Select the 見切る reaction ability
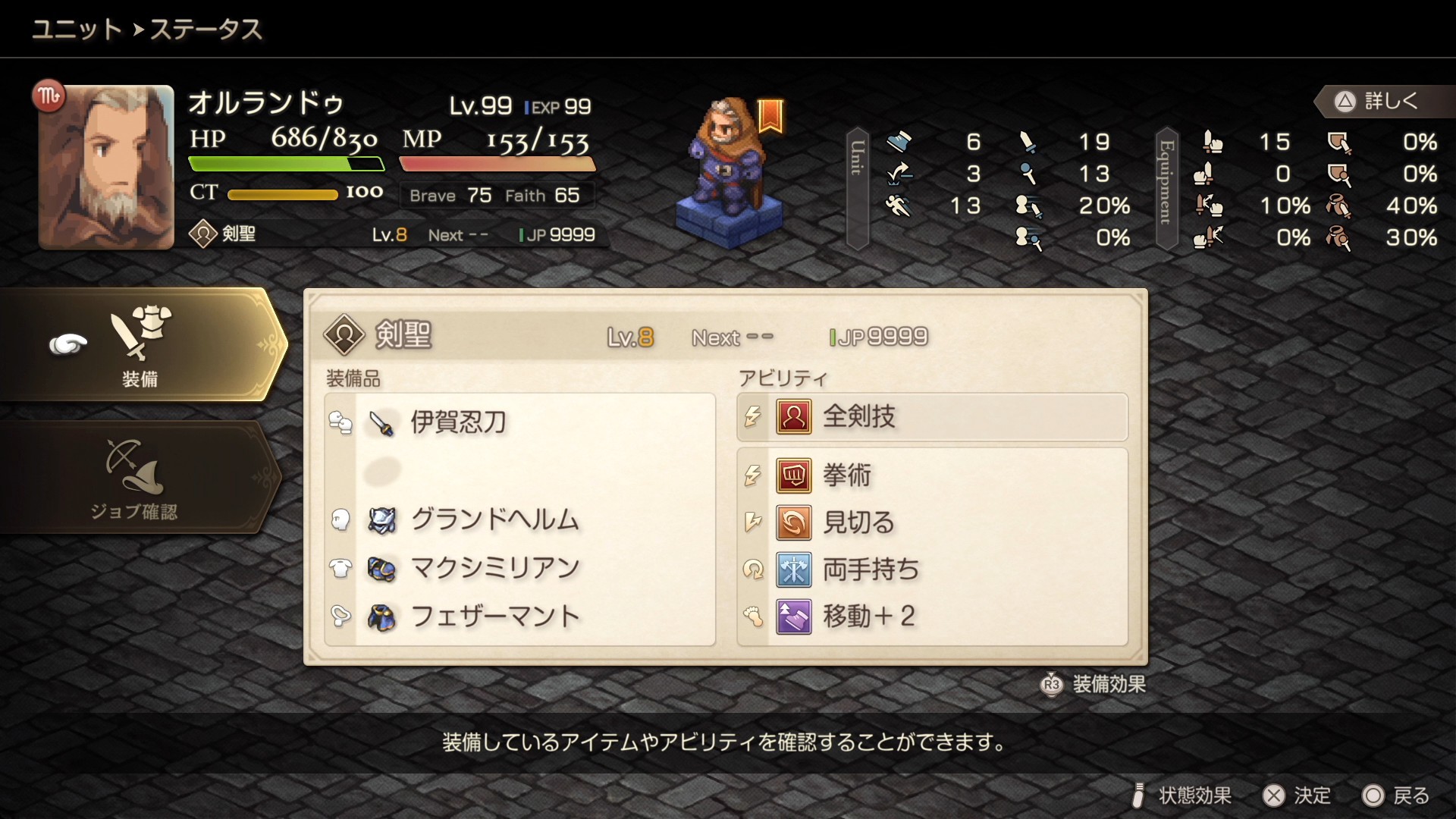 pos(932,522)
